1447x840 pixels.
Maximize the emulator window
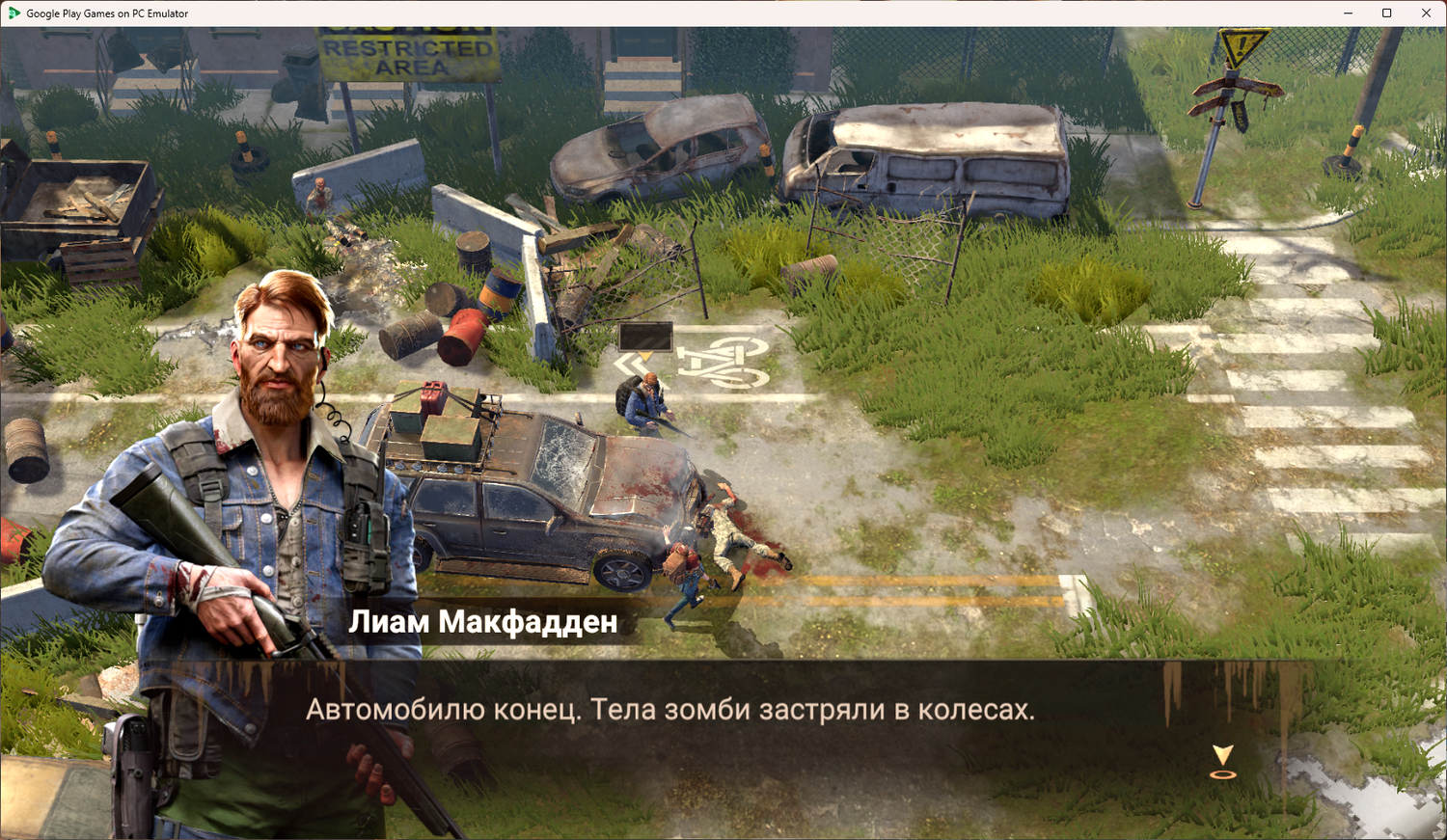(1387, 14)
